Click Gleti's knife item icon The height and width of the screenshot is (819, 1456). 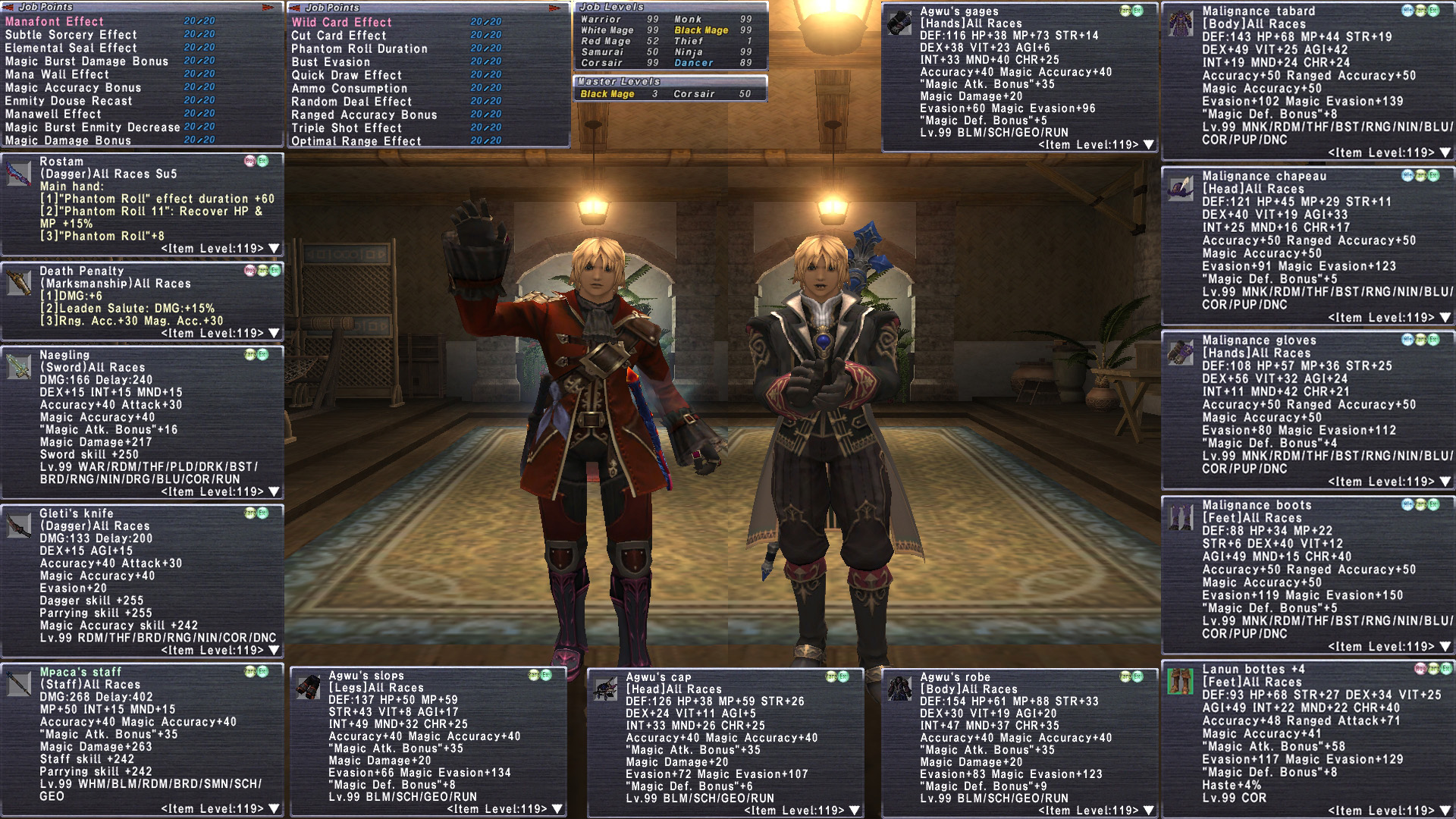19,526
